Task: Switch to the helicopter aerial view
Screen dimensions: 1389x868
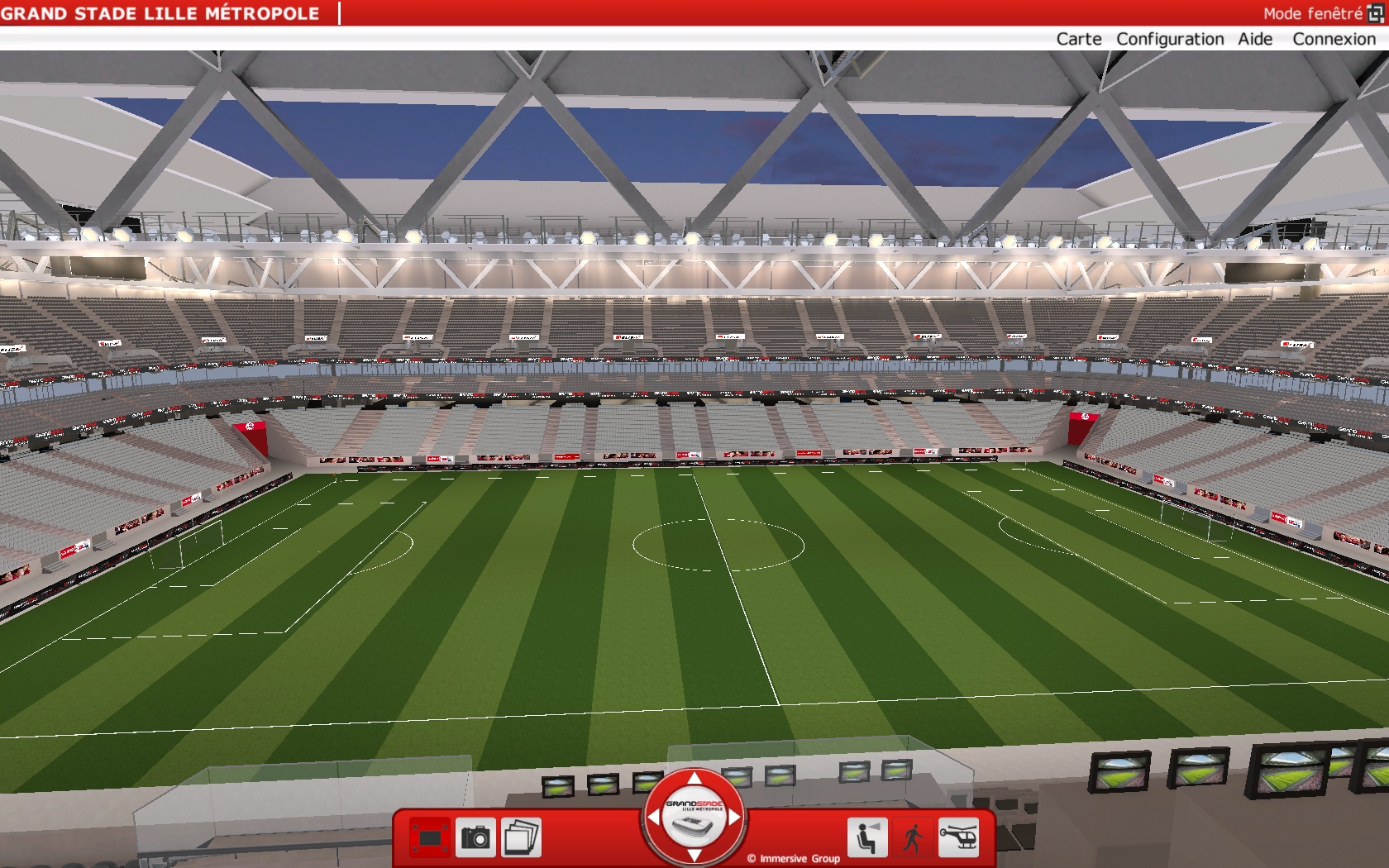Action: click(x=958, y=837)
